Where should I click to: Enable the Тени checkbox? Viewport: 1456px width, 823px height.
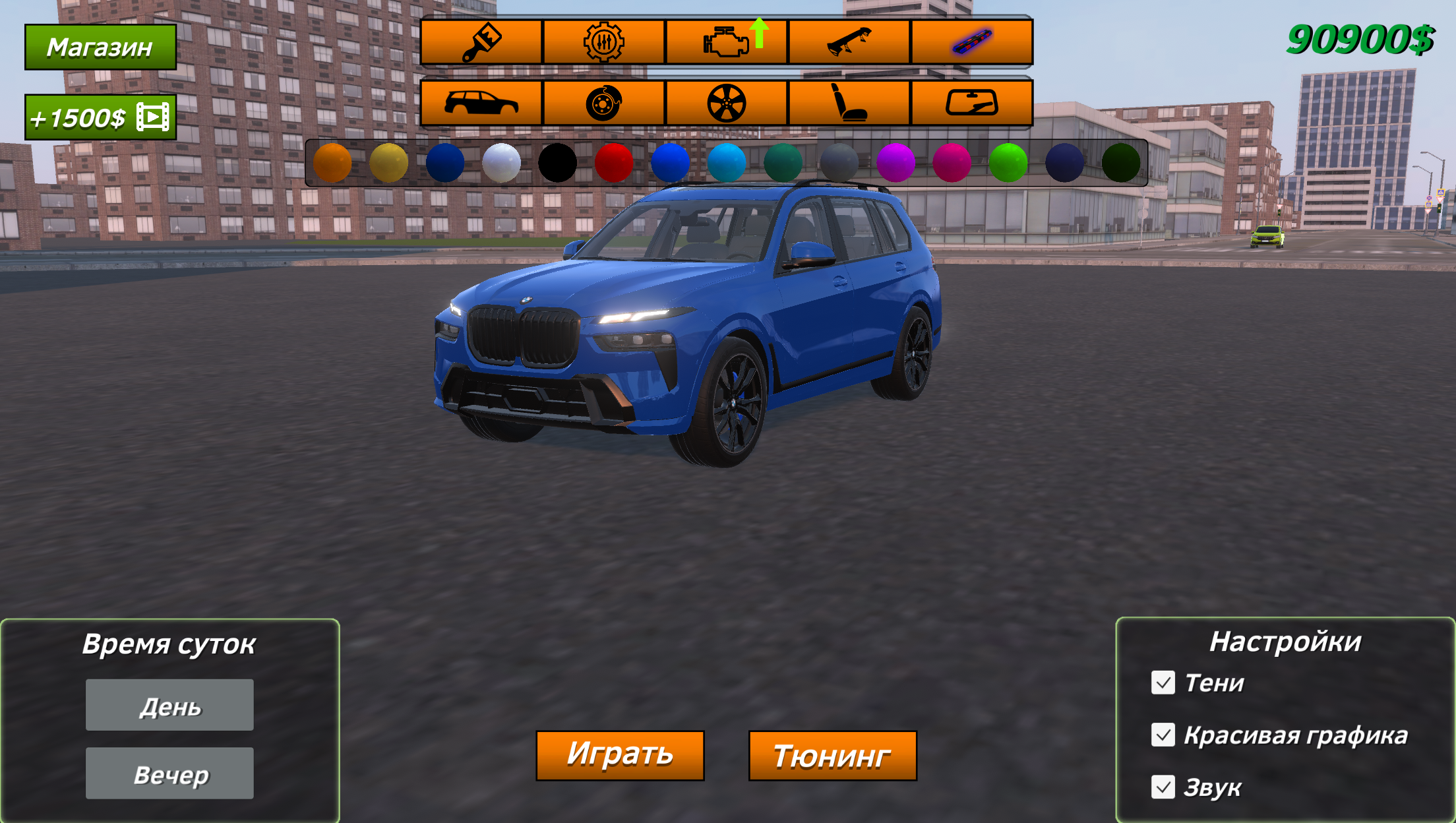(x=1164, y=684)
